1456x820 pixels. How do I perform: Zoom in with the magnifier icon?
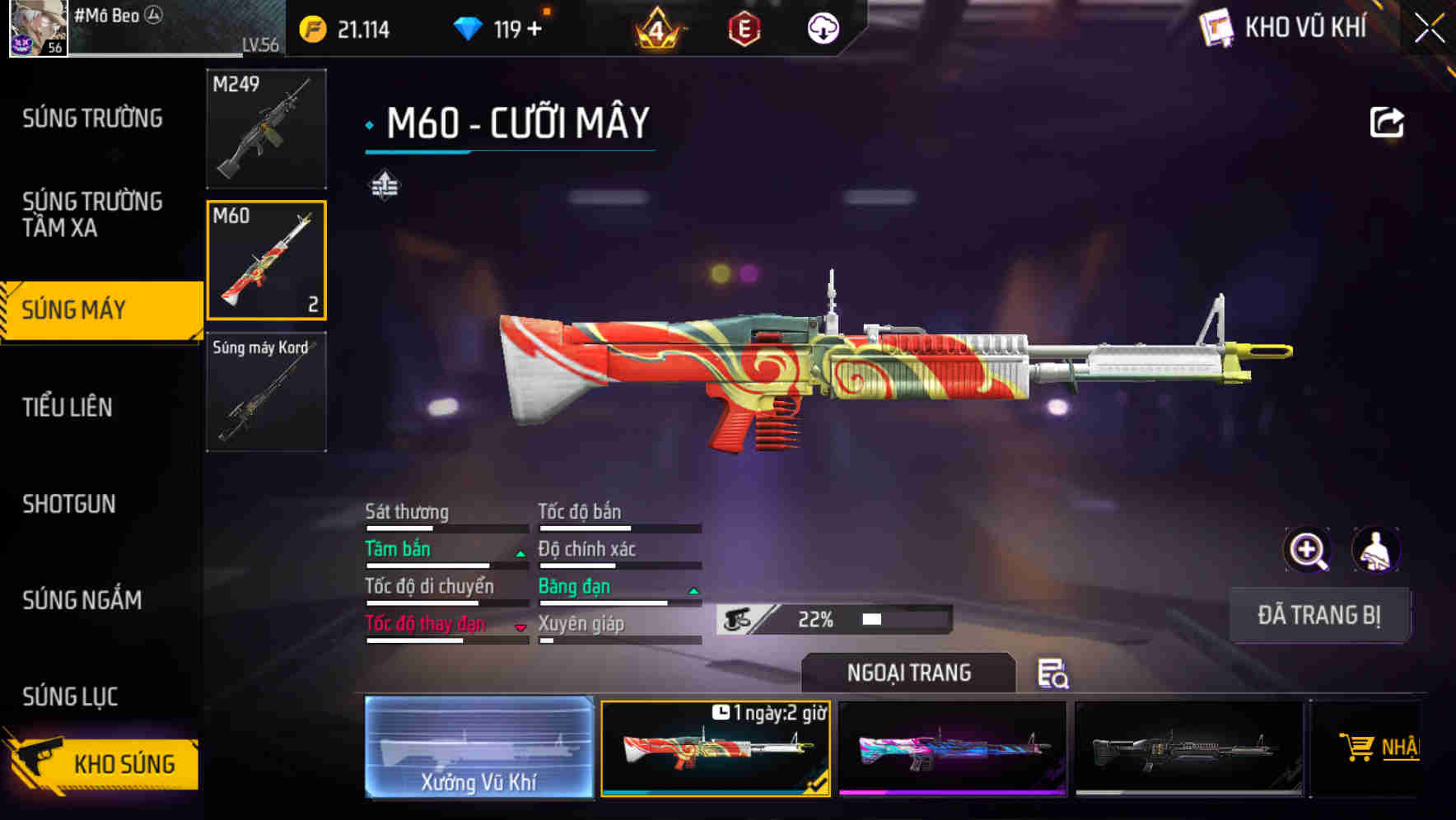(1308, 550)
